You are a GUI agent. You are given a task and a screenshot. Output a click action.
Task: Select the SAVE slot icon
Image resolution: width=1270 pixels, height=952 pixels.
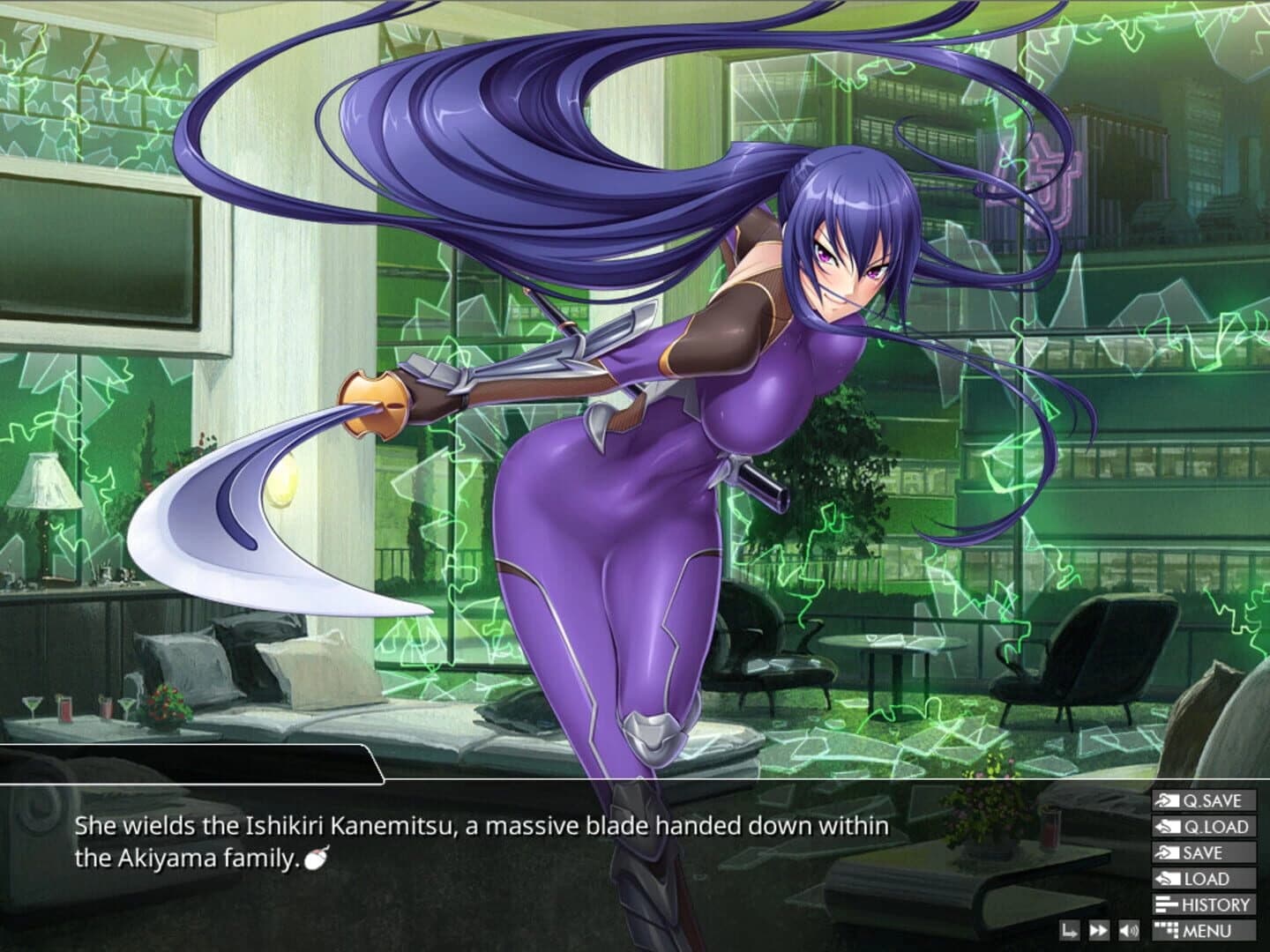click(1168, 852)
